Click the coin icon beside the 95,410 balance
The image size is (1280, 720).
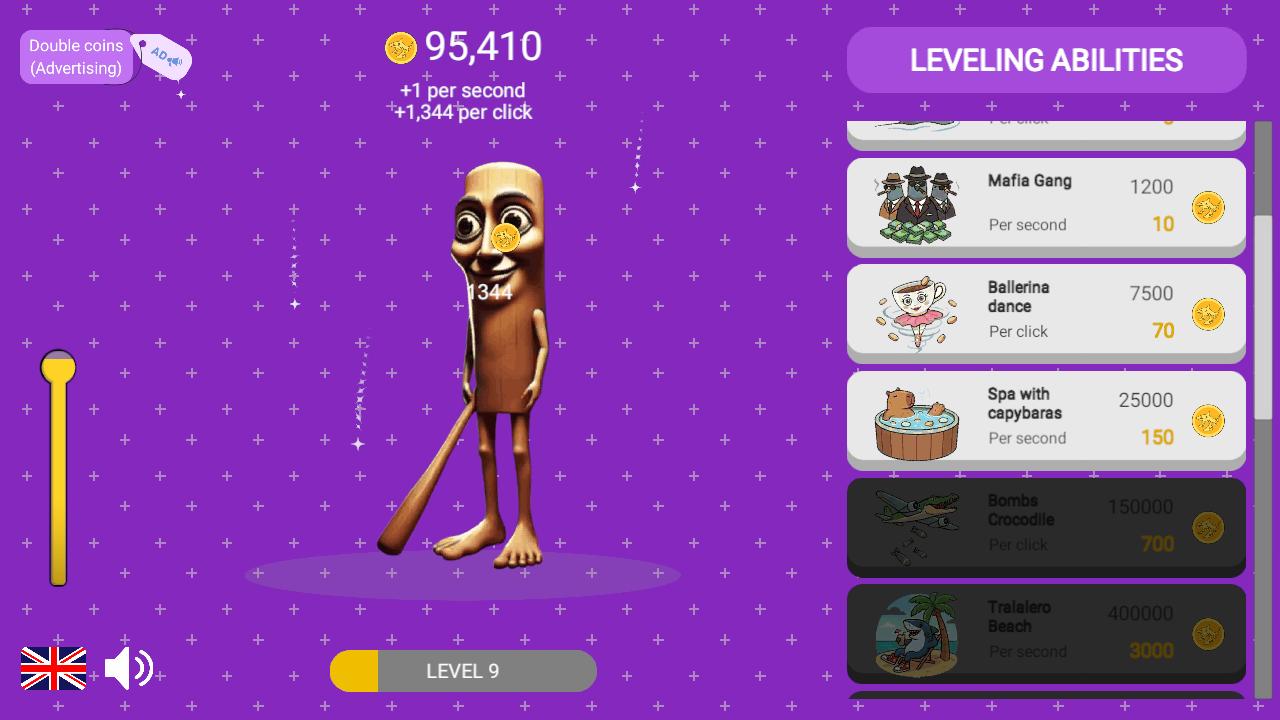click(400, 47)
